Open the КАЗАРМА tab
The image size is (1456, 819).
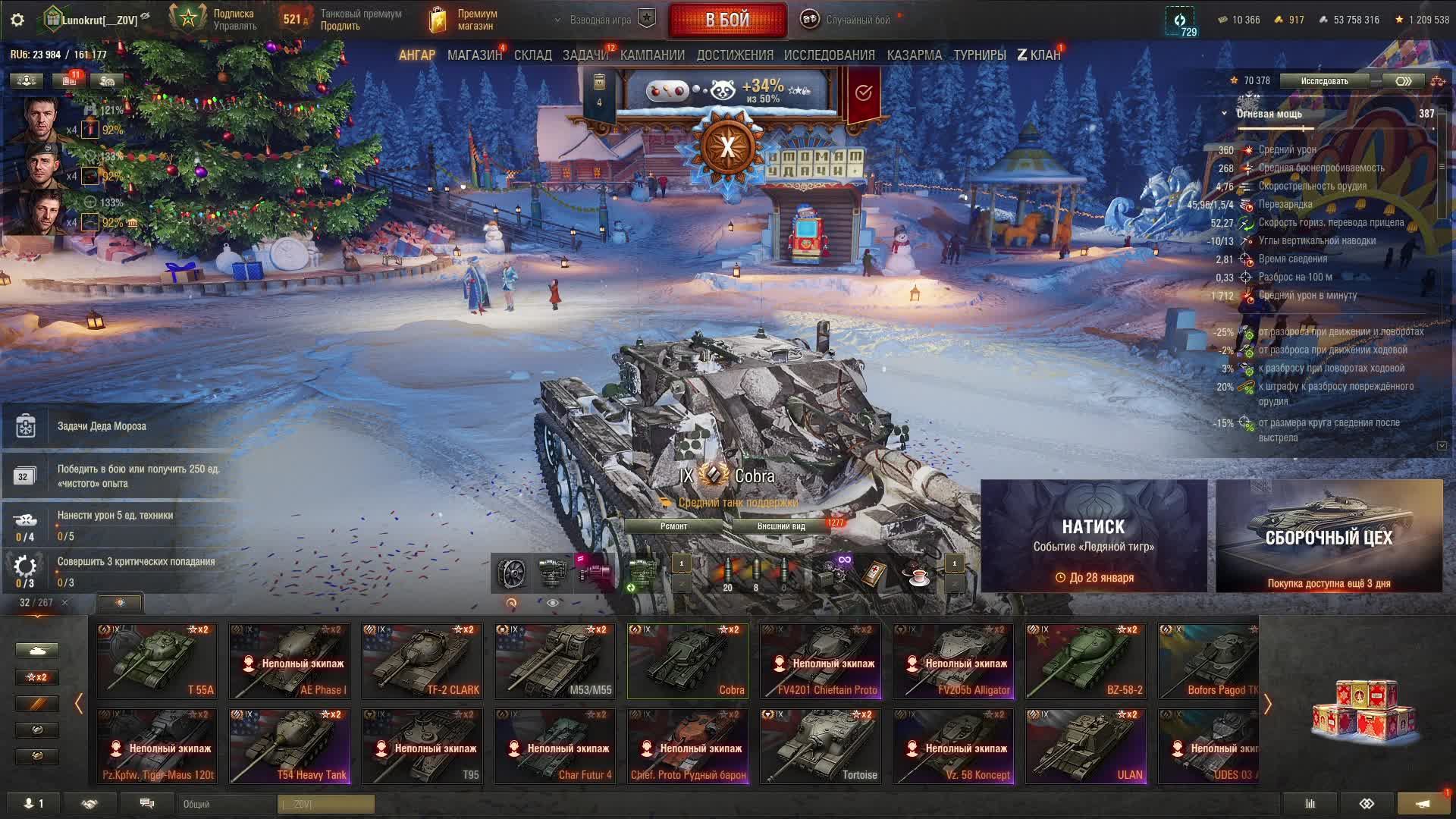tap(914, 55)
